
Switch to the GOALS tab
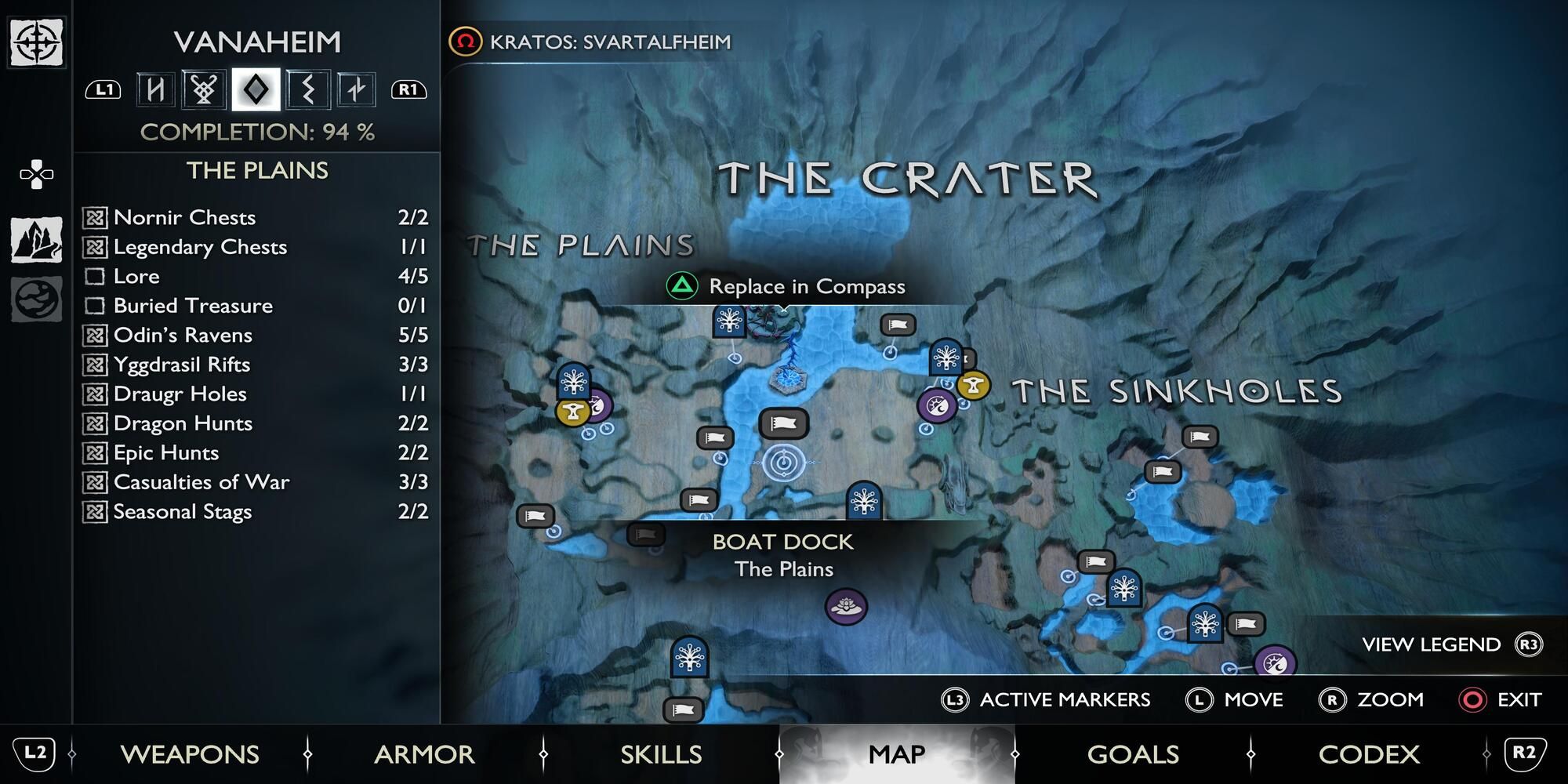tap(1132, 754)
